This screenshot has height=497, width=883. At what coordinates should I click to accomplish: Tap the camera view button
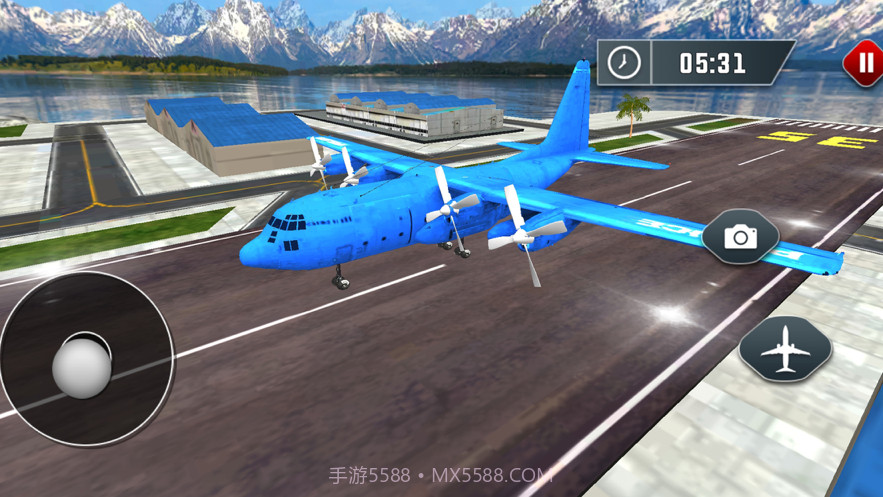(x=740, y=237)
